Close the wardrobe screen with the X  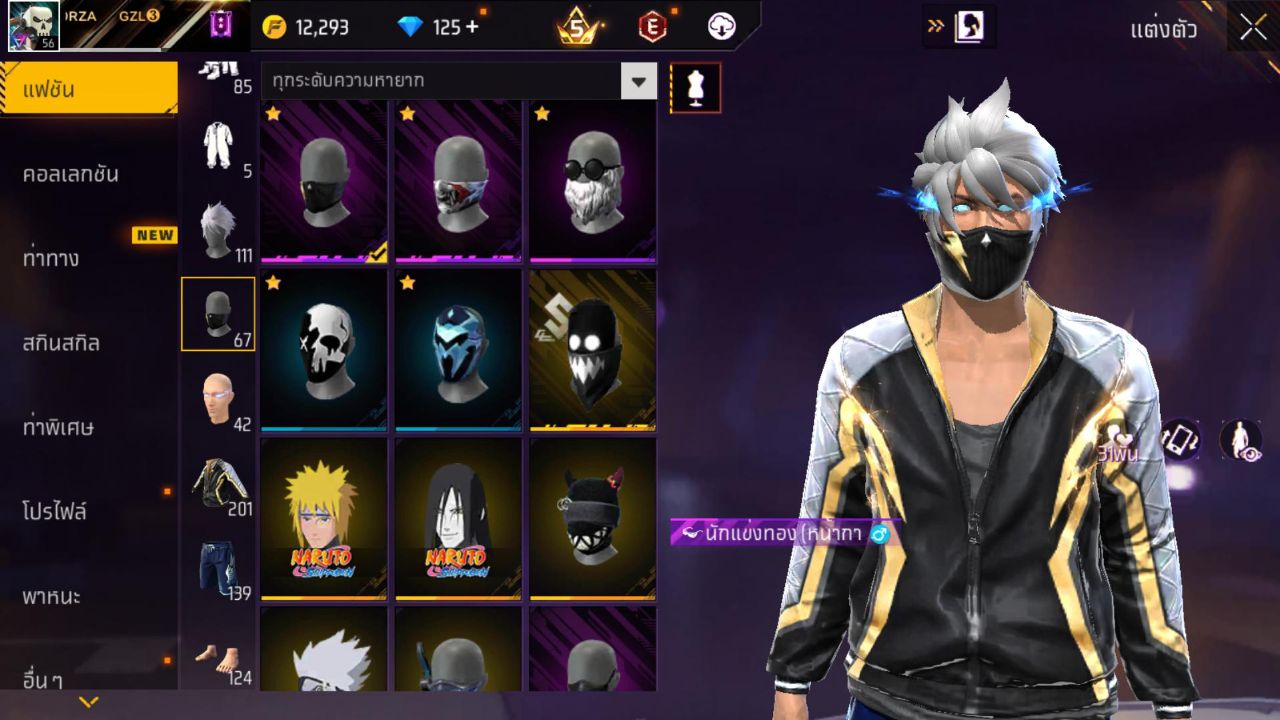click(x=1253, y=28)
